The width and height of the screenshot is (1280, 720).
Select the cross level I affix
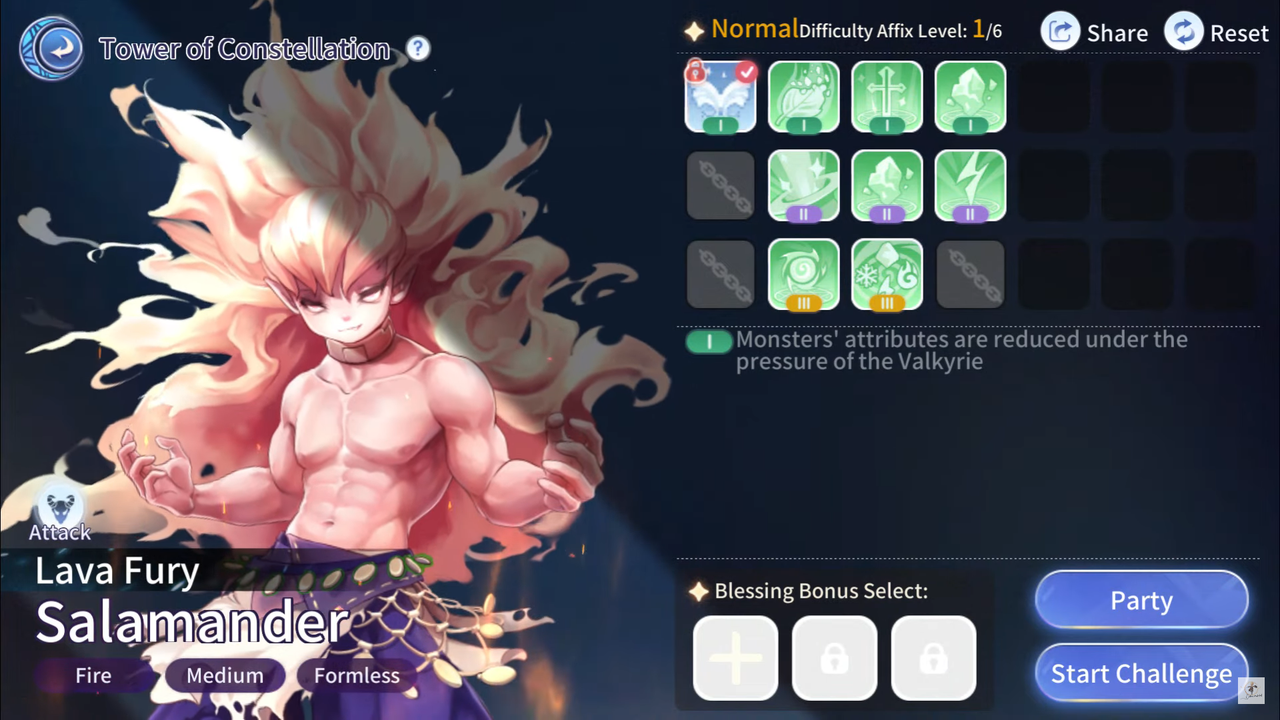pyautogui.click(x=887, y=96)
